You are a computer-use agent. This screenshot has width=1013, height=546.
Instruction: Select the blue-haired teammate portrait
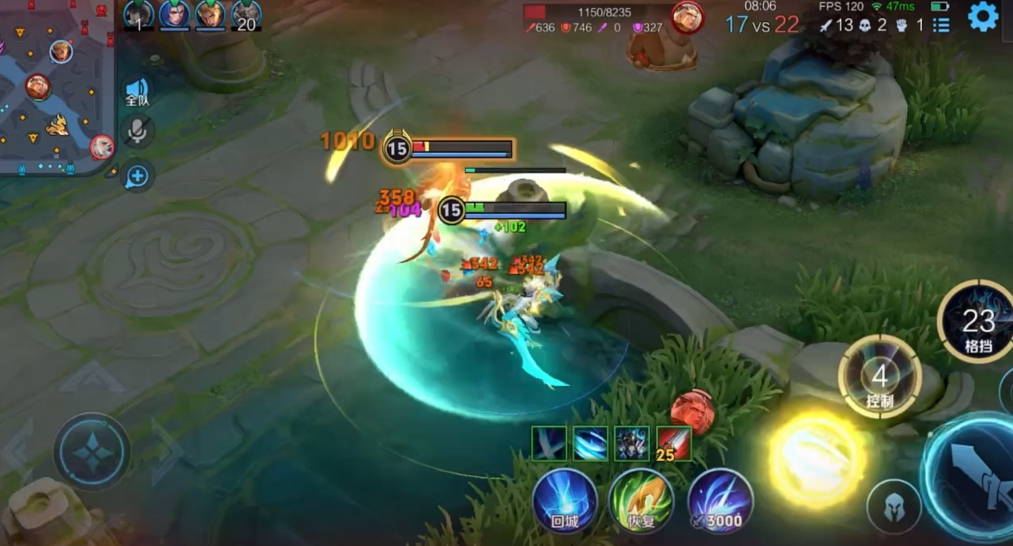point(174,14)
